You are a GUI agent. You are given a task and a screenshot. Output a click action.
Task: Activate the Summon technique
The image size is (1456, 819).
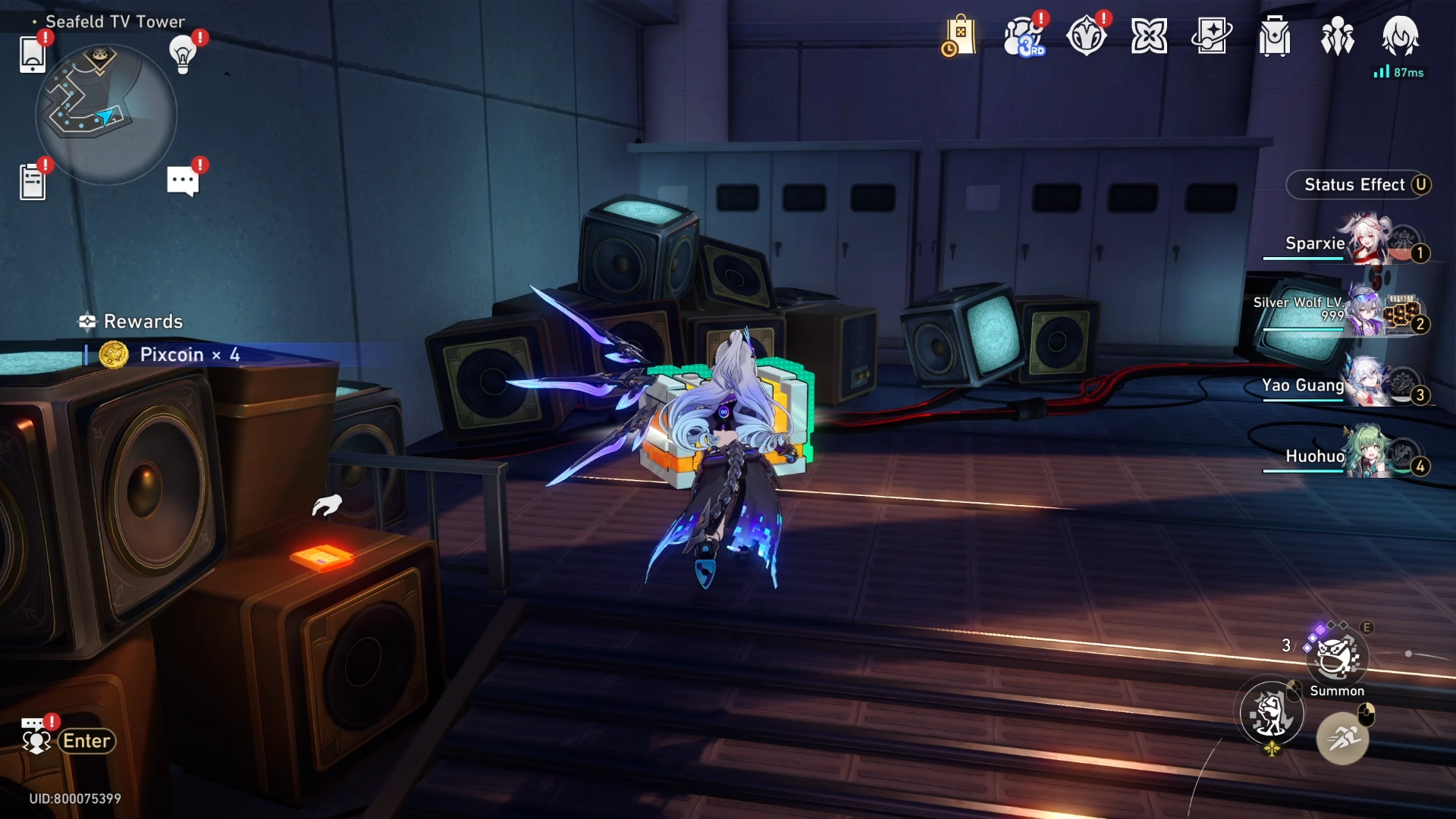click(1337, 658)
